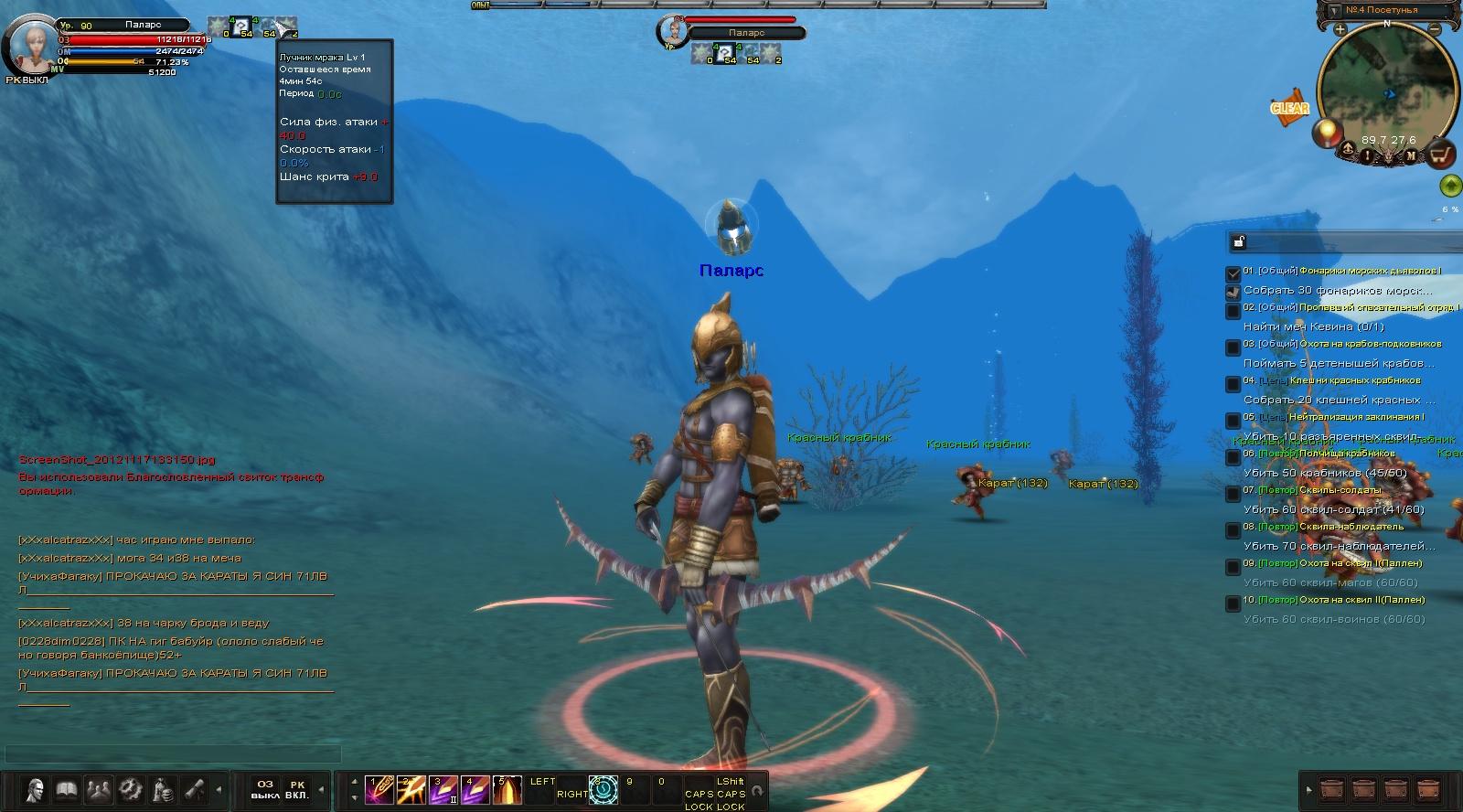This screenshot has height=812, width=1463.
Task: Activate the blue circular rune skill in slot 8
Action: 603,789
